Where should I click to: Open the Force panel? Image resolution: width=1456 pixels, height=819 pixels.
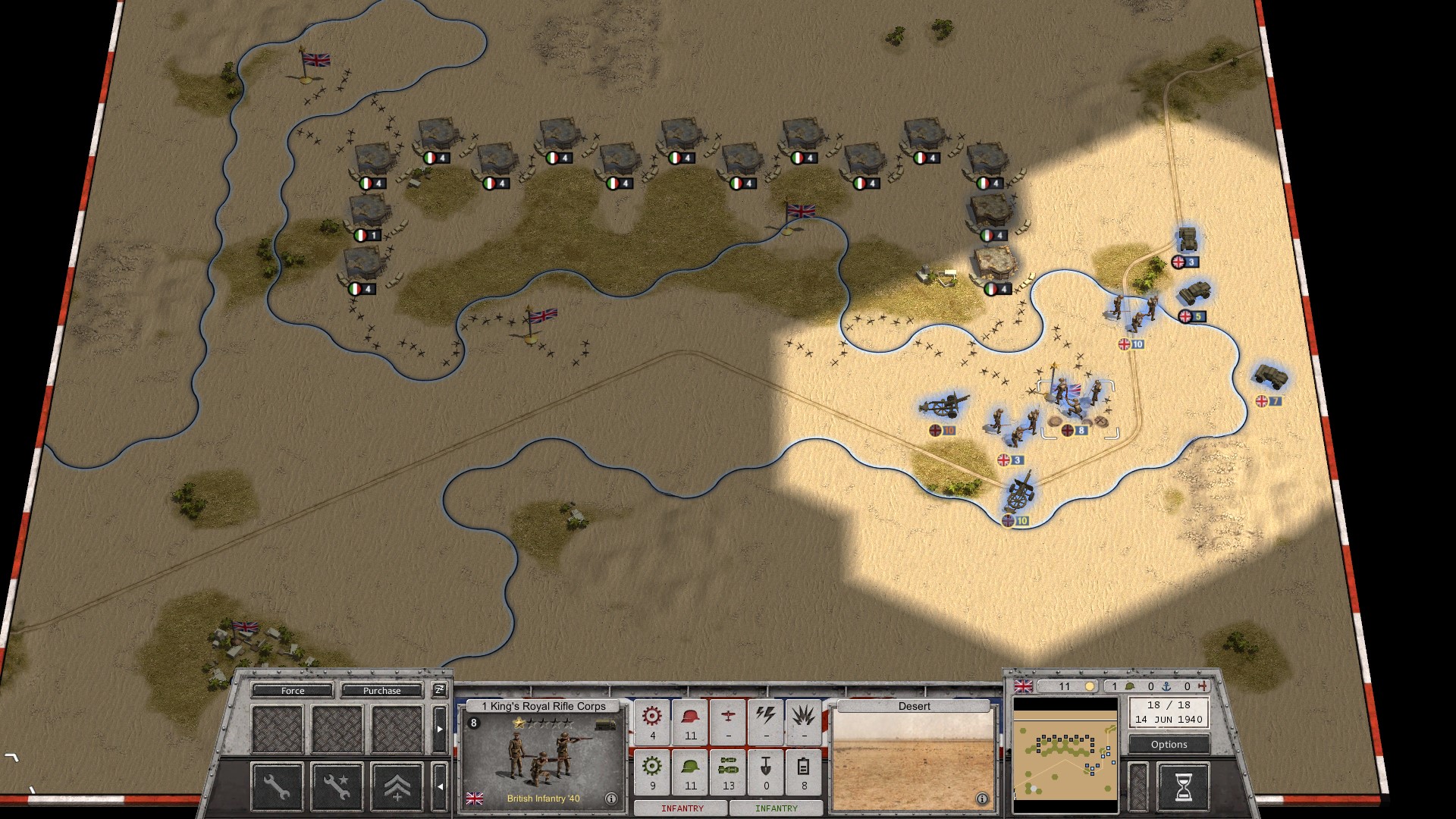(x=292, y=691)
